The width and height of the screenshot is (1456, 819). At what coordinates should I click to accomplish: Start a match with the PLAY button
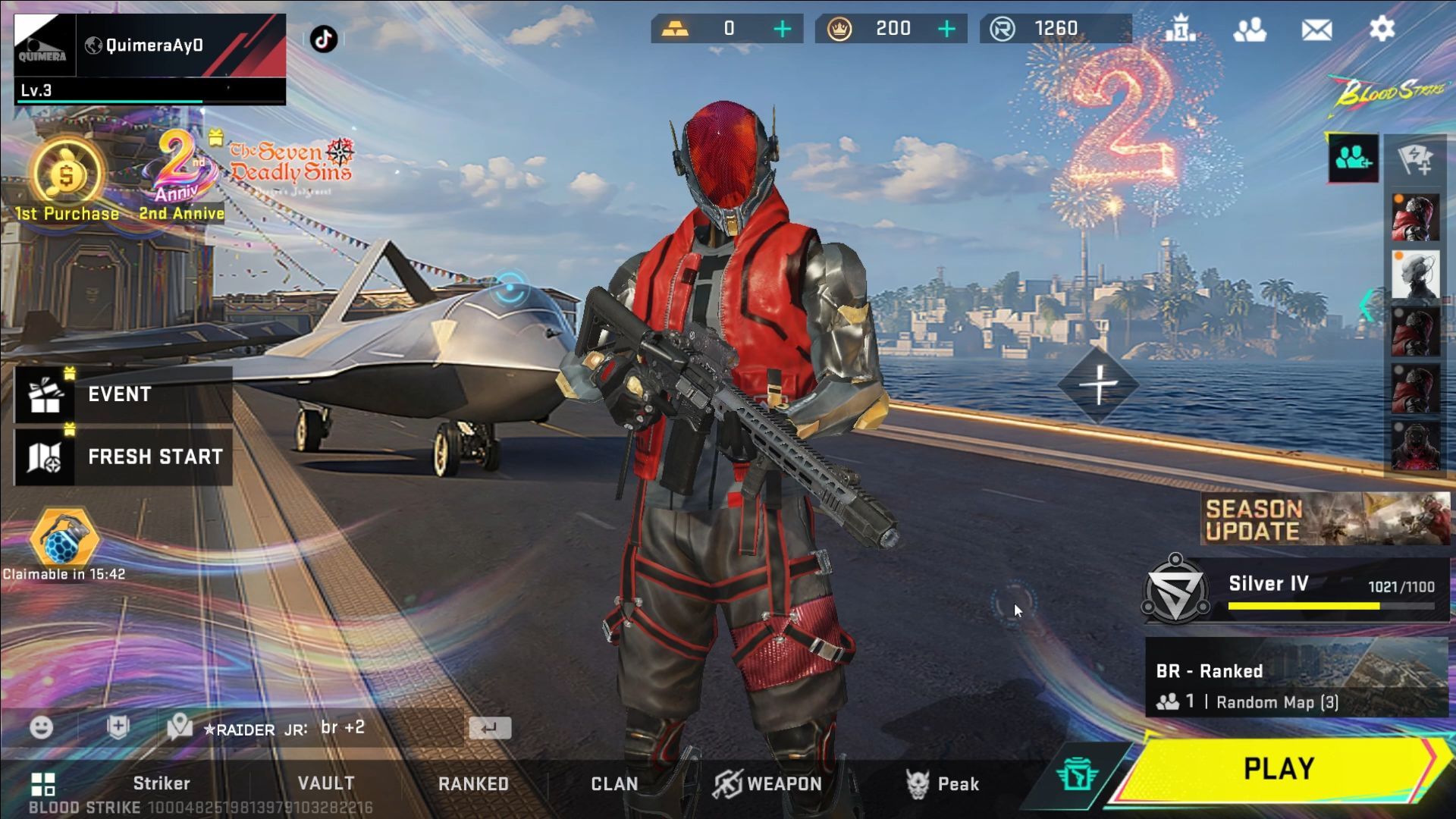click(1278, 769)
